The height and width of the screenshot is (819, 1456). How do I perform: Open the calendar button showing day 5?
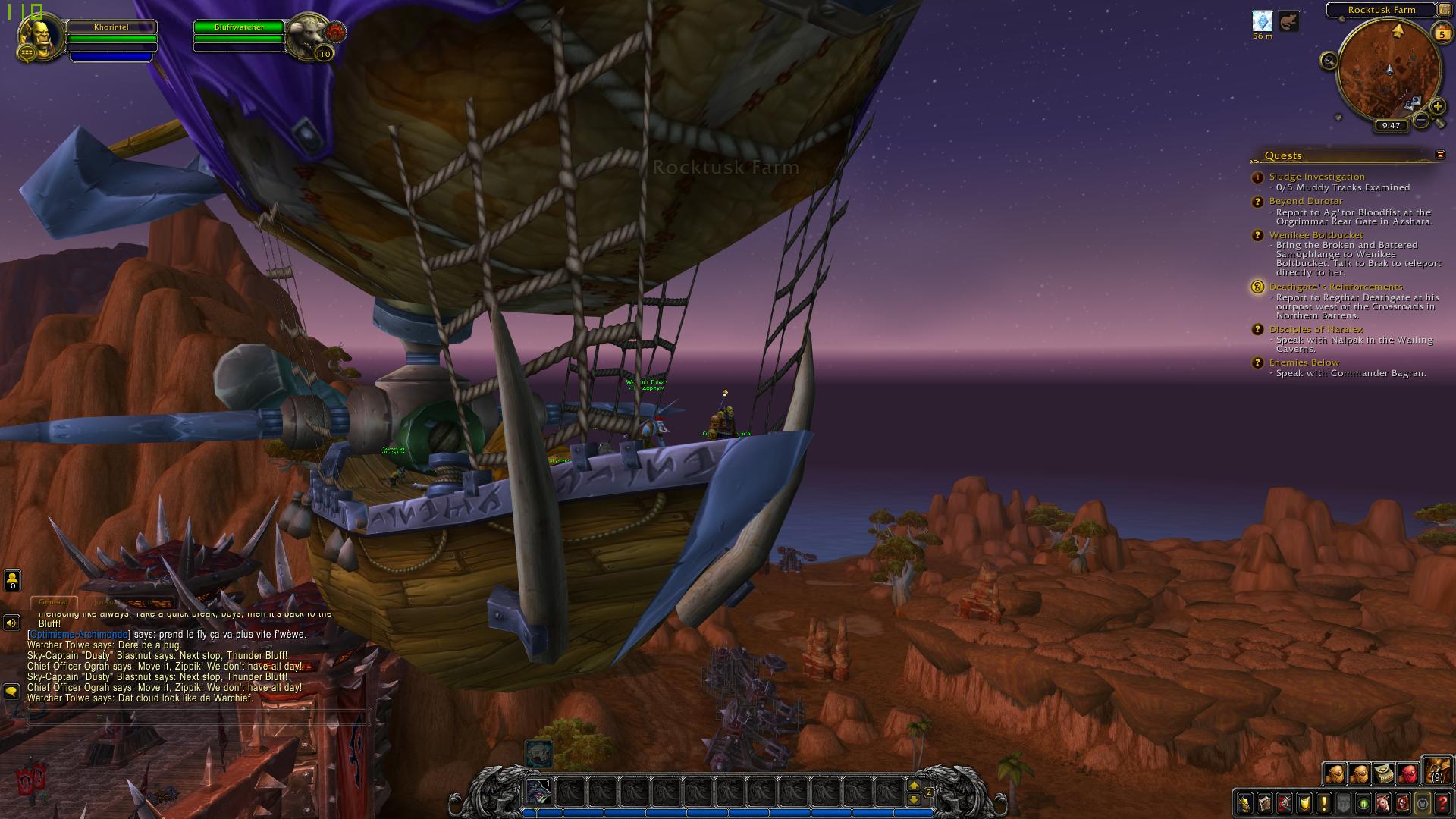1442,33
